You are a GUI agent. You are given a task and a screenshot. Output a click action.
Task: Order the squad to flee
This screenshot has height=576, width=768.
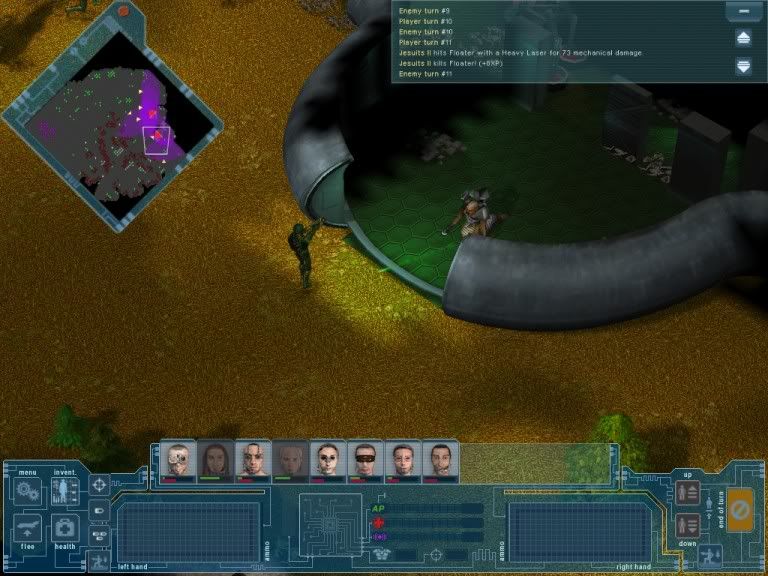[26, 527]
